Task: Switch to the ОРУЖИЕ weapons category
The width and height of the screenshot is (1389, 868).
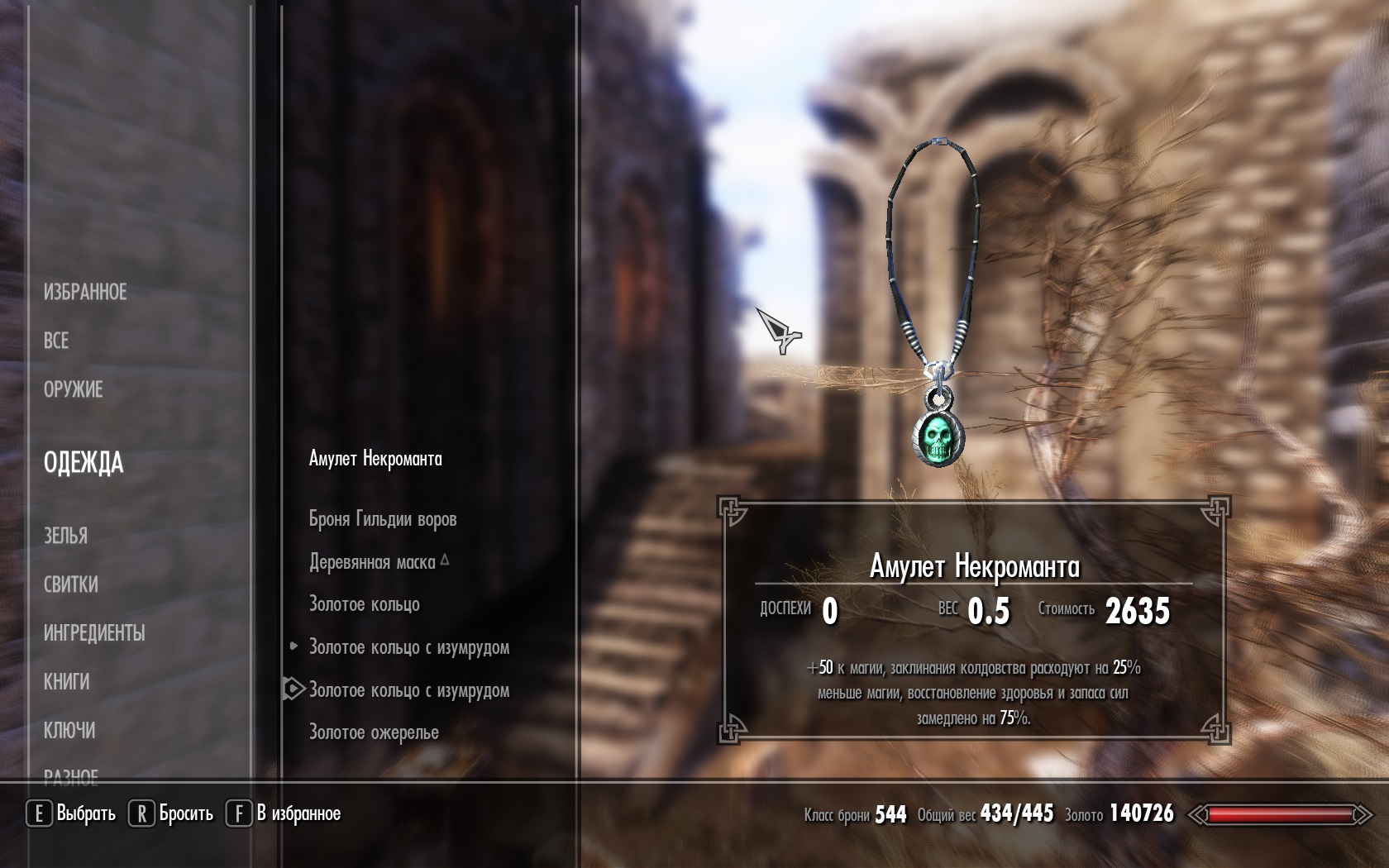Action: 73,389
